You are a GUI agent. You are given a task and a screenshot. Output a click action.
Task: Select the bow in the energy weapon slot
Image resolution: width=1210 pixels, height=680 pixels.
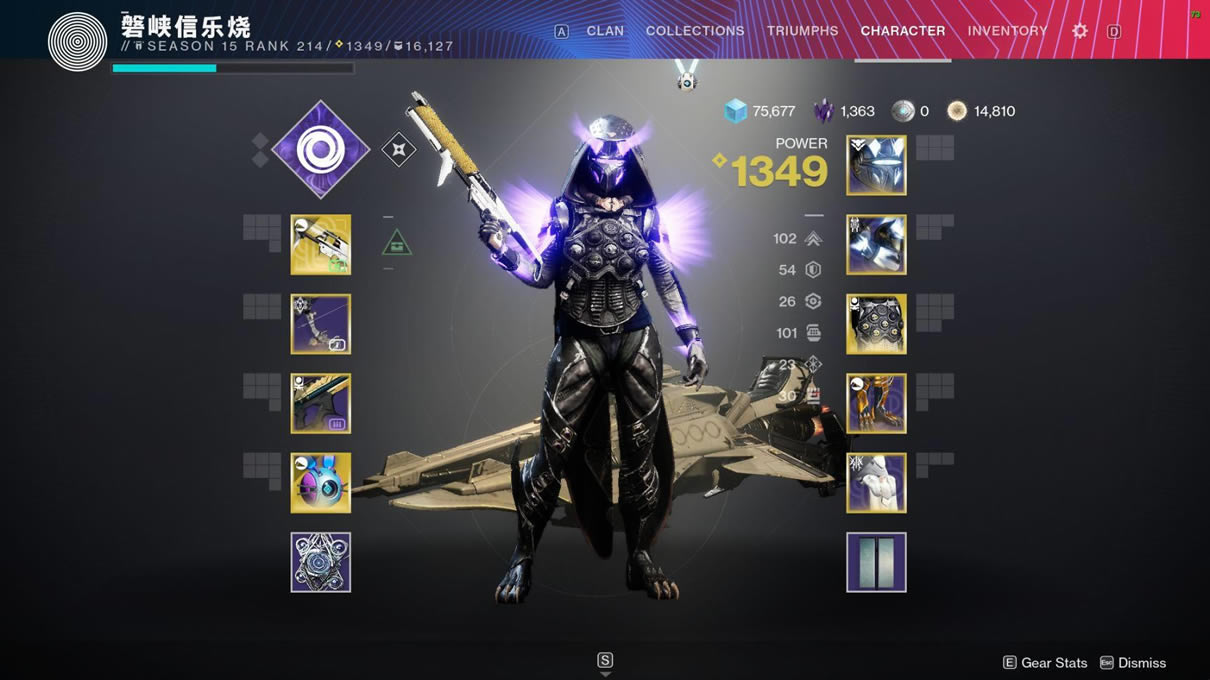pyautogui.click(x=321, y=324)
